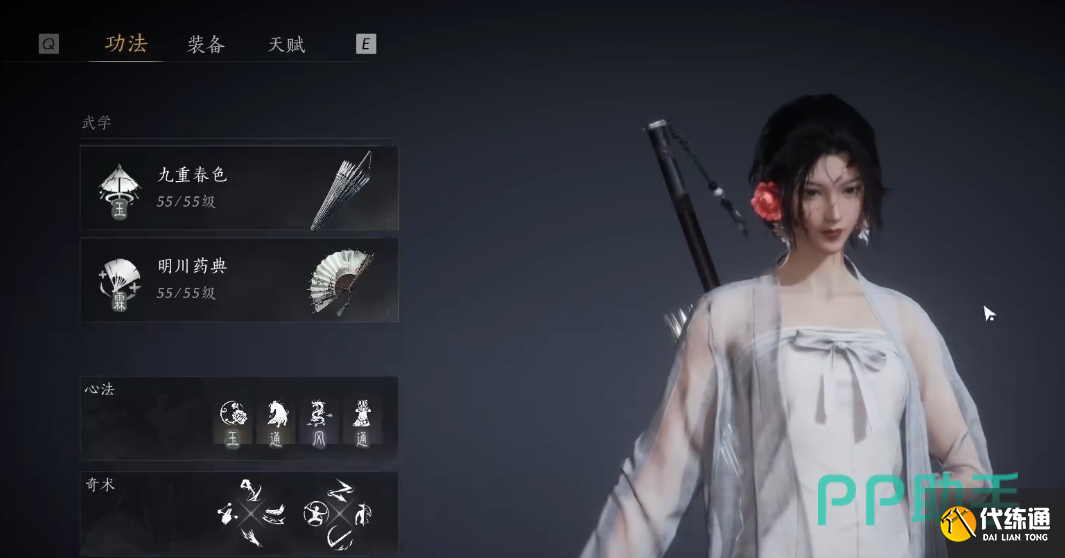Switch to the 装备 equipment tab
The width and height of the screenshot is (1065, 558).
click(x=206, y=44)
